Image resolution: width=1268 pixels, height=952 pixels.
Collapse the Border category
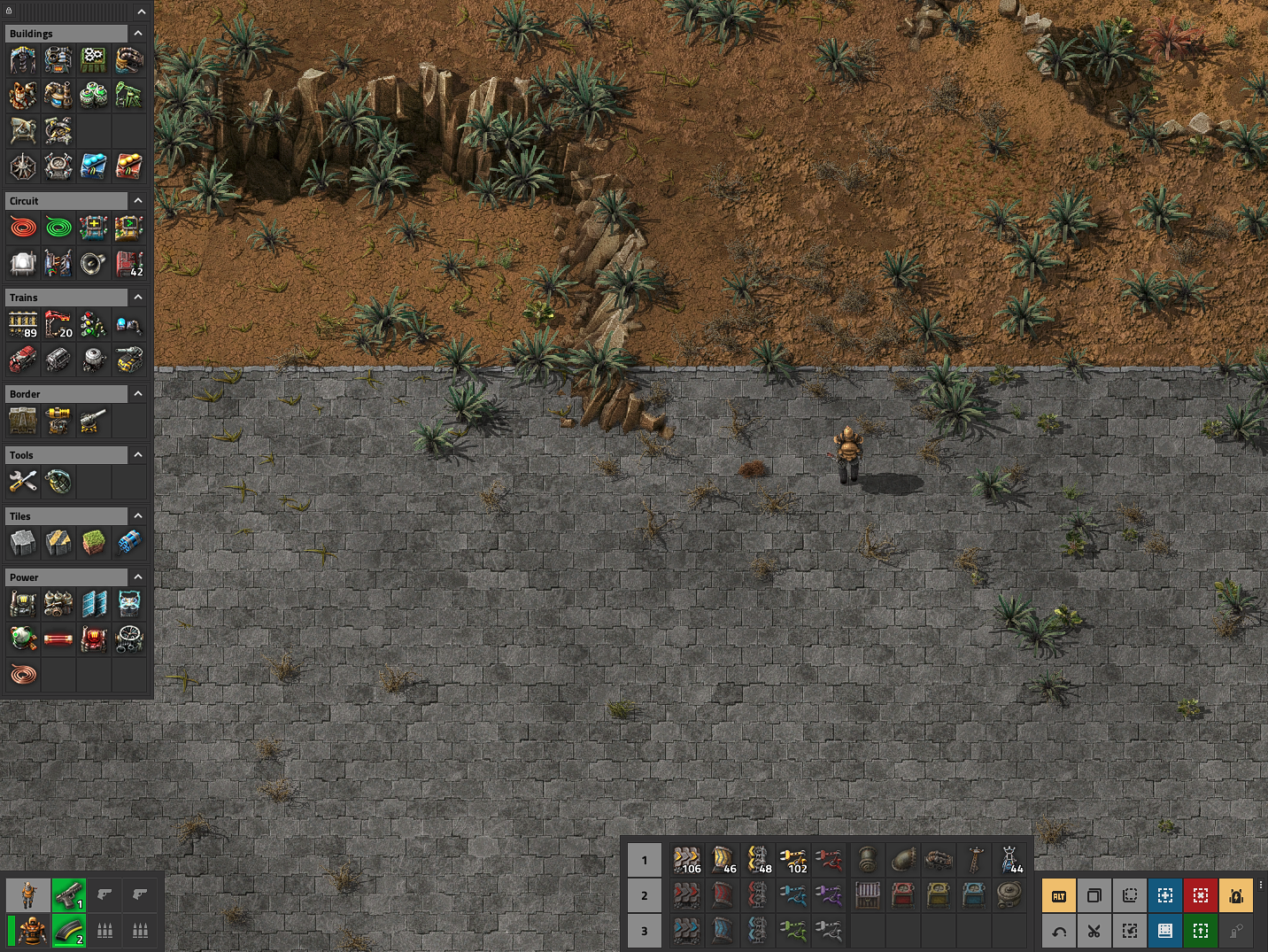138,394
